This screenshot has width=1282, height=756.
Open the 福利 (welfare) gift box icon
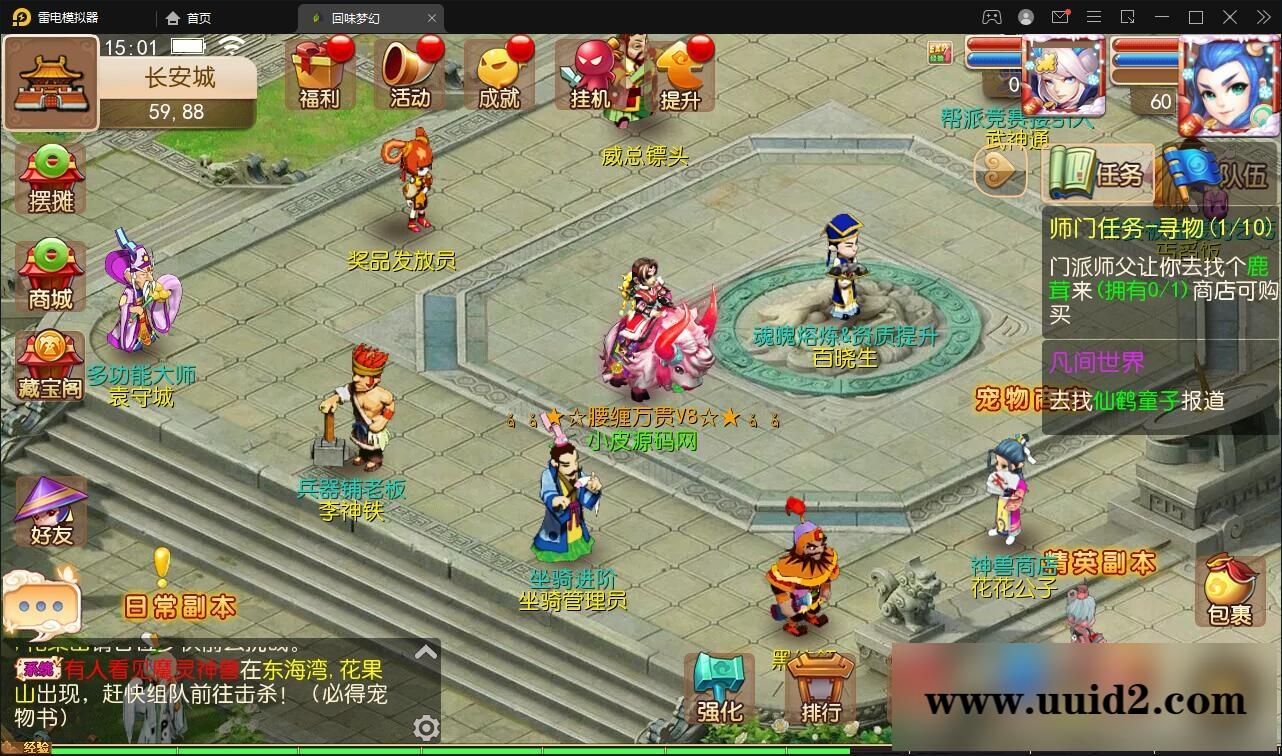pos(319,70)
